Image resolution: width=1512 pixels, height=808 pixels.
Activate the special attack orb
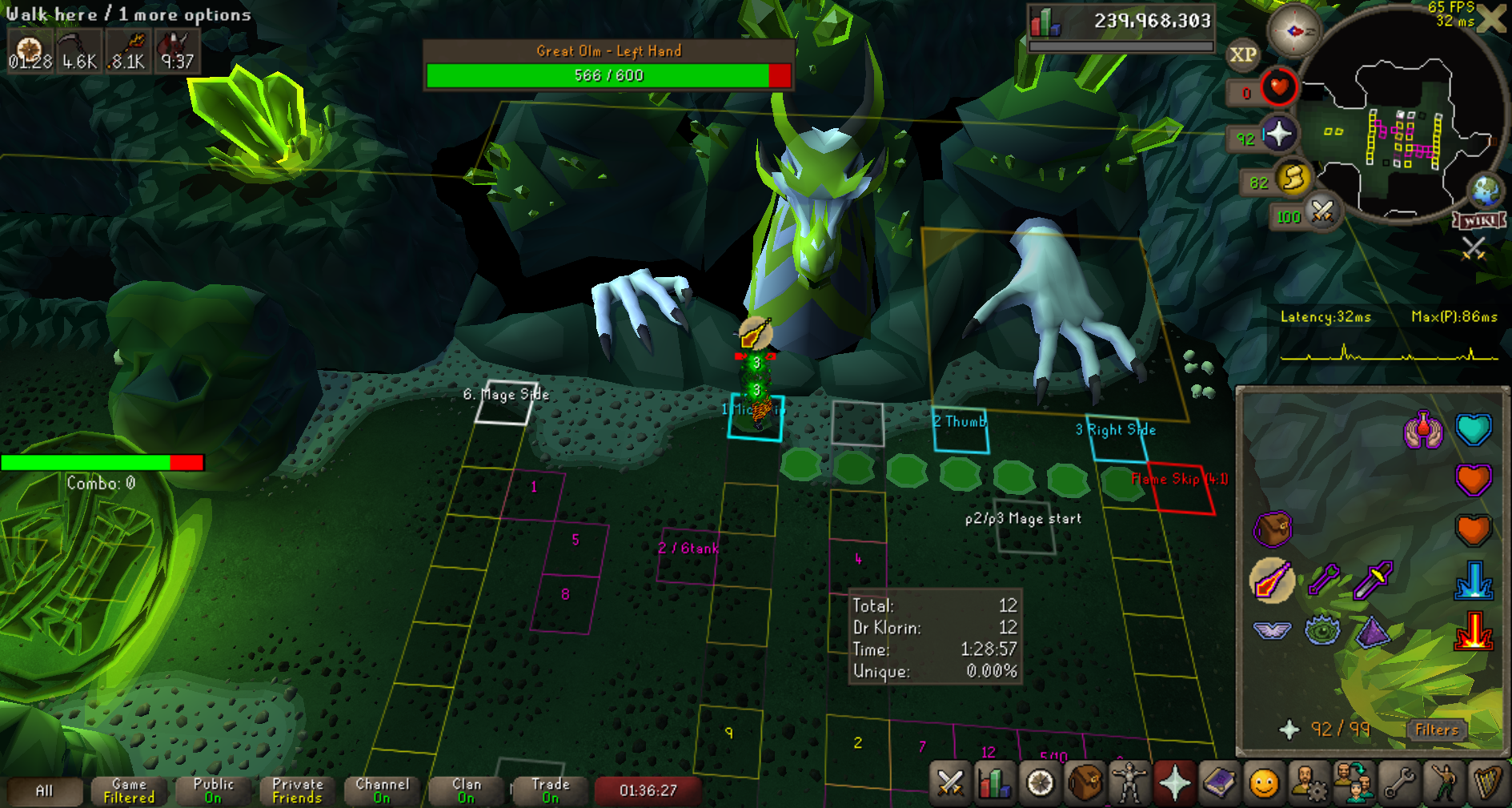pyautogui.click(x=1322, y=212)
